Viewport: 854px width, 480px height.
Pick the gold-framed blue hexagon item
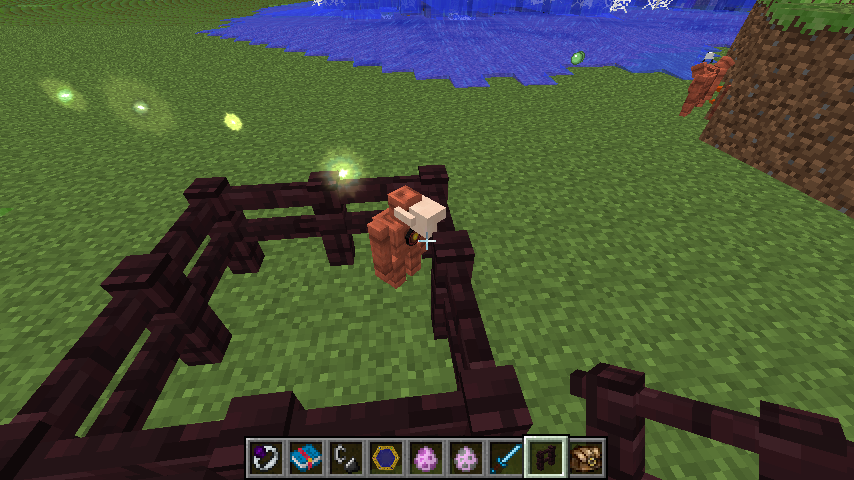click(386, 457)
